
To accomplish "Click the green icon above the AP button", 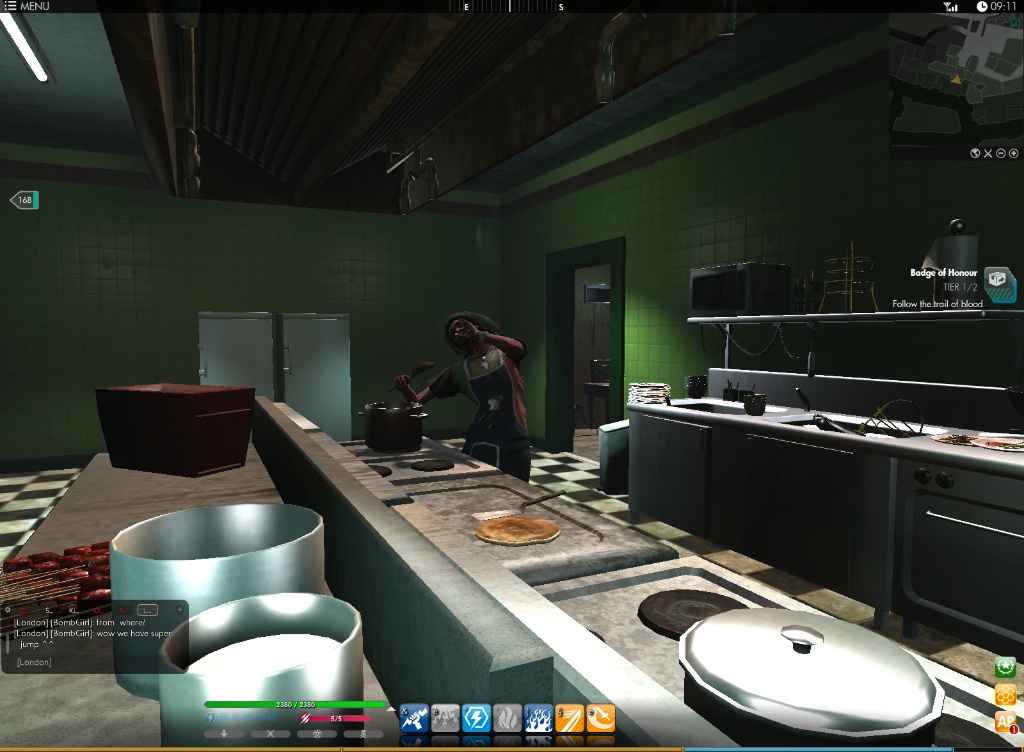I will tap(1005, 667).
